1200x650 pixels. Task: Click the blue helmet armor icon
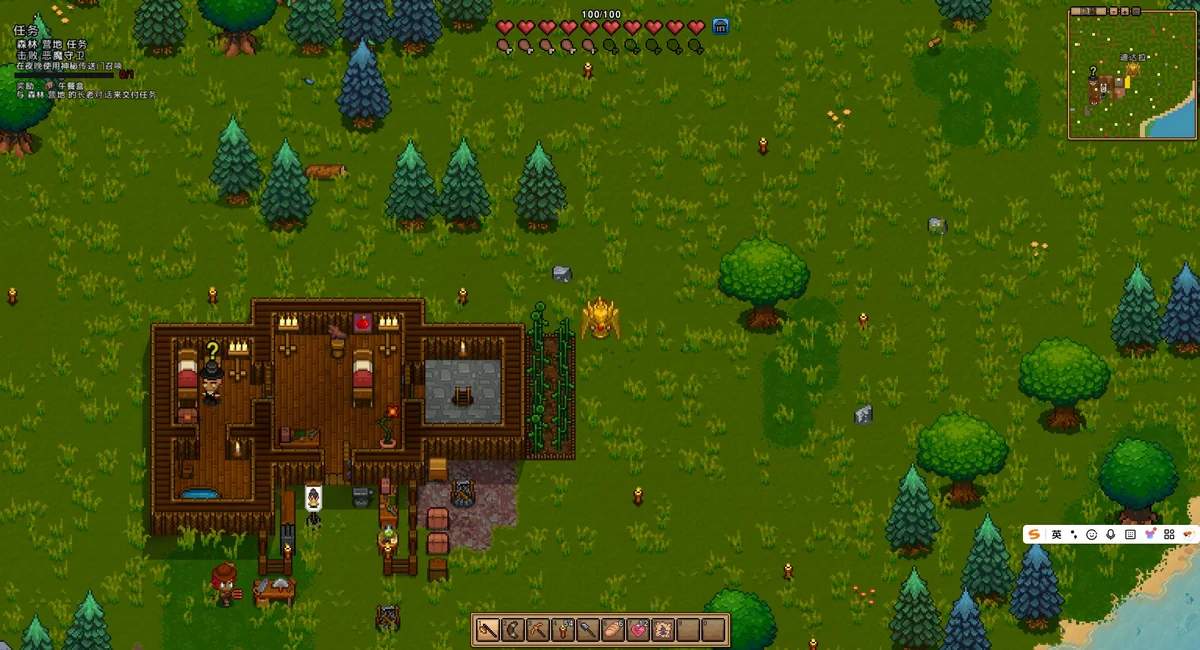click(721, 27)
